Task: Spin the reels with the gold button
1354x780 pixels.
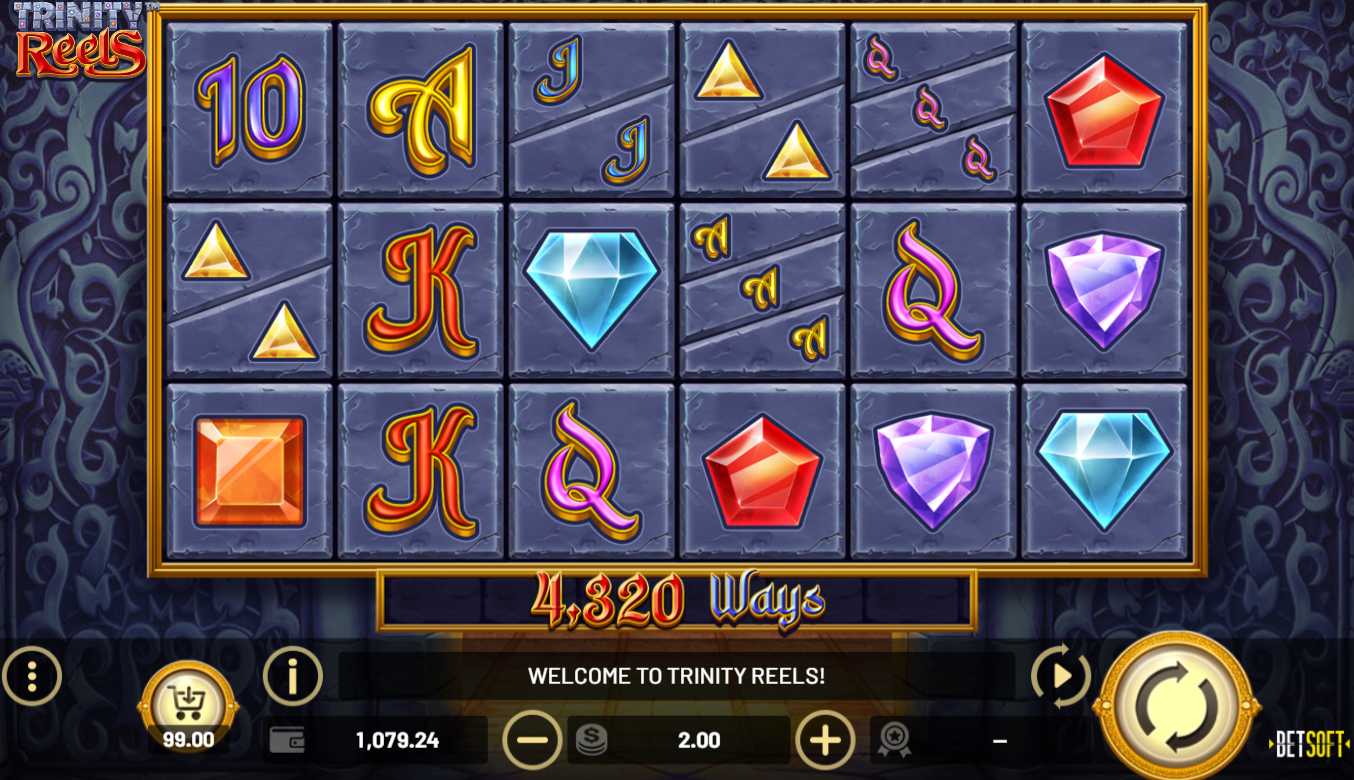Action: [x=1176, y=706]
